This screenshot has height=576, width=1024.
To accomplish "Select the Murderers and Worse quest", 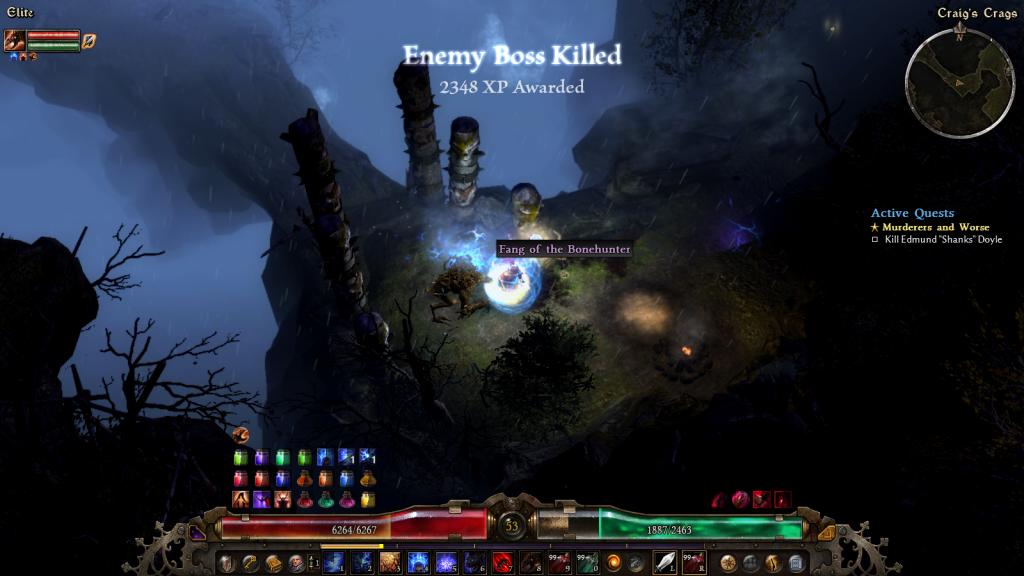I will [932, 227].
